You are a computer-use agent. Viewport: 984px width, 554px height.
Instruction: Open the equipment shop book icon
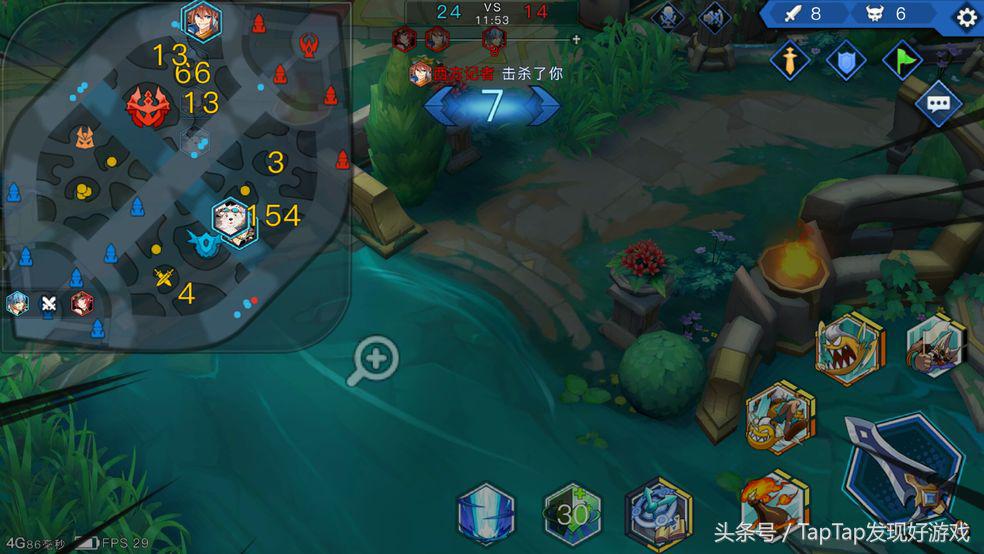point(658,515)
